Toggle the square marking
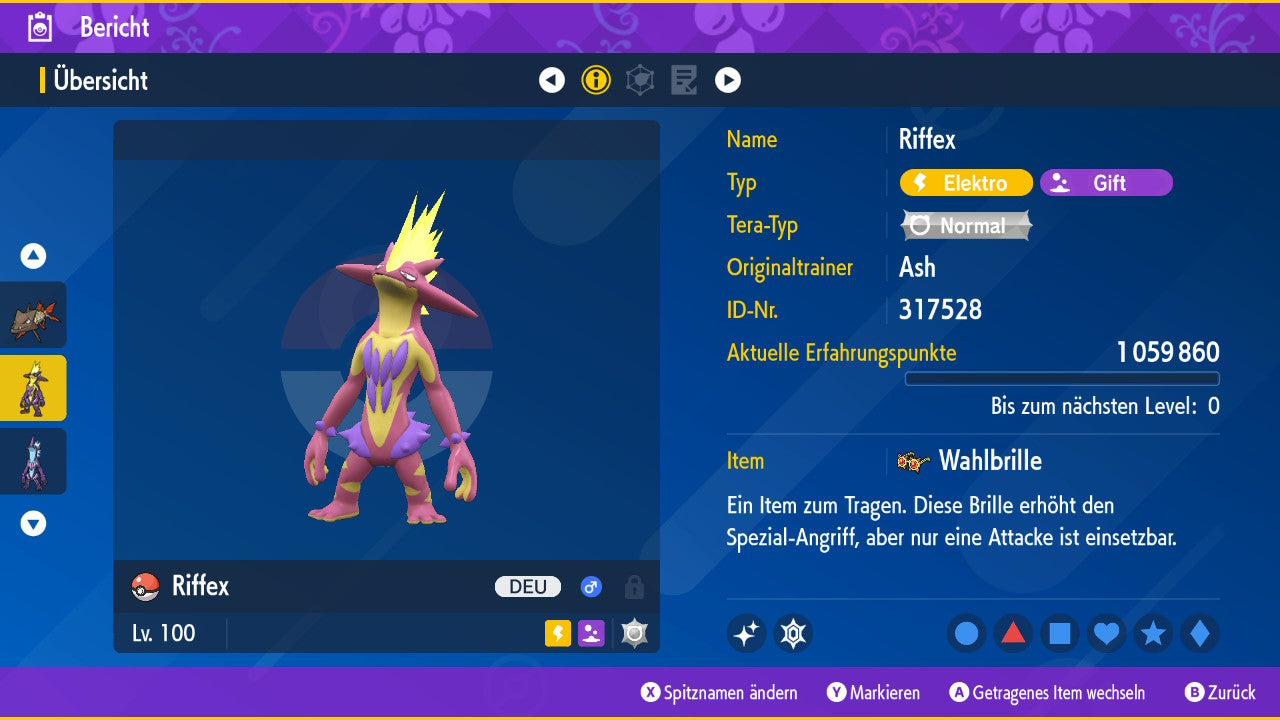1280x720 pixels. (x=1060, y=634)
